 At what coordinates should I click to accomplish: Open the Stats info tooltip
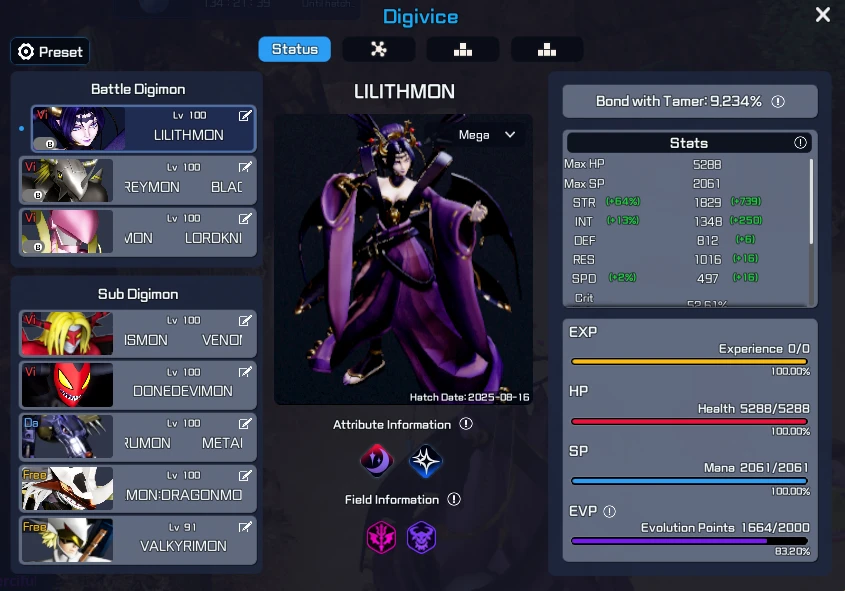click(800, 143)
